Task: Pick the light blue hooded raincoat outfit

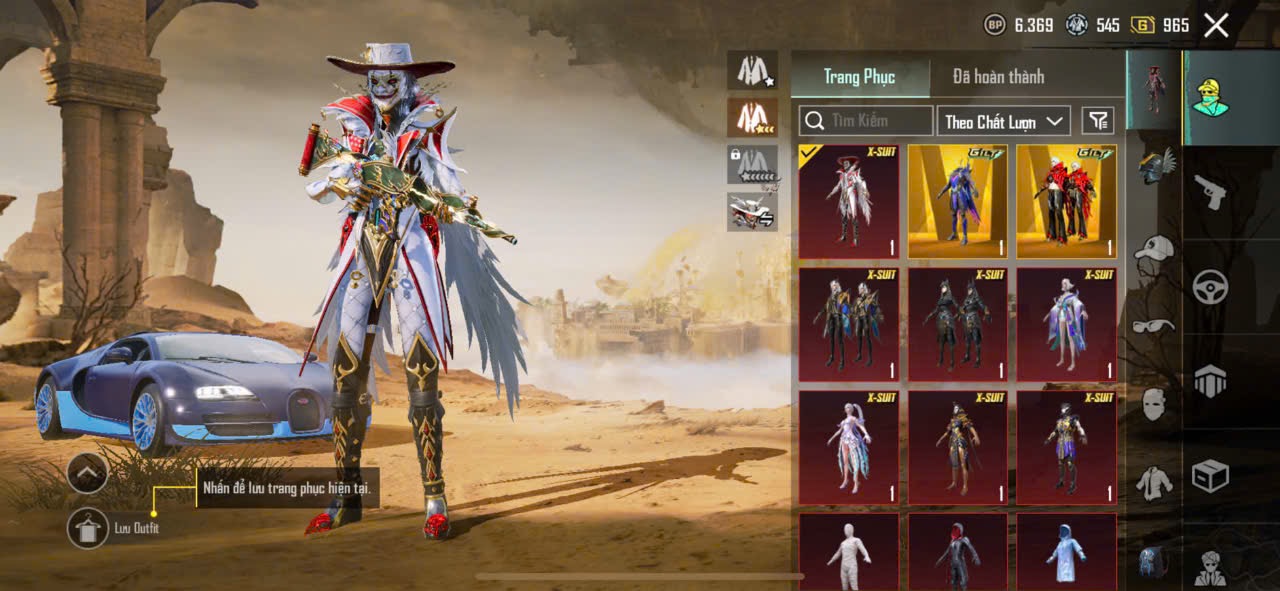Action: [1066, 551]
